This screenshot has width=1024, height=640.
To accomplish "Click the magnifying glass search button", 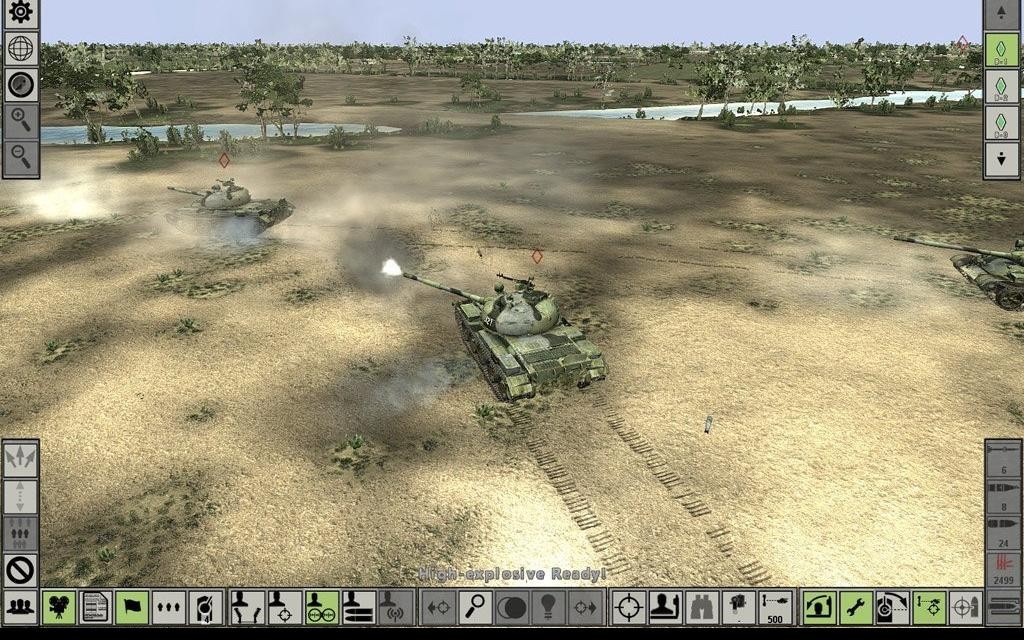I will pyautogui.click(x=475, y=607).
